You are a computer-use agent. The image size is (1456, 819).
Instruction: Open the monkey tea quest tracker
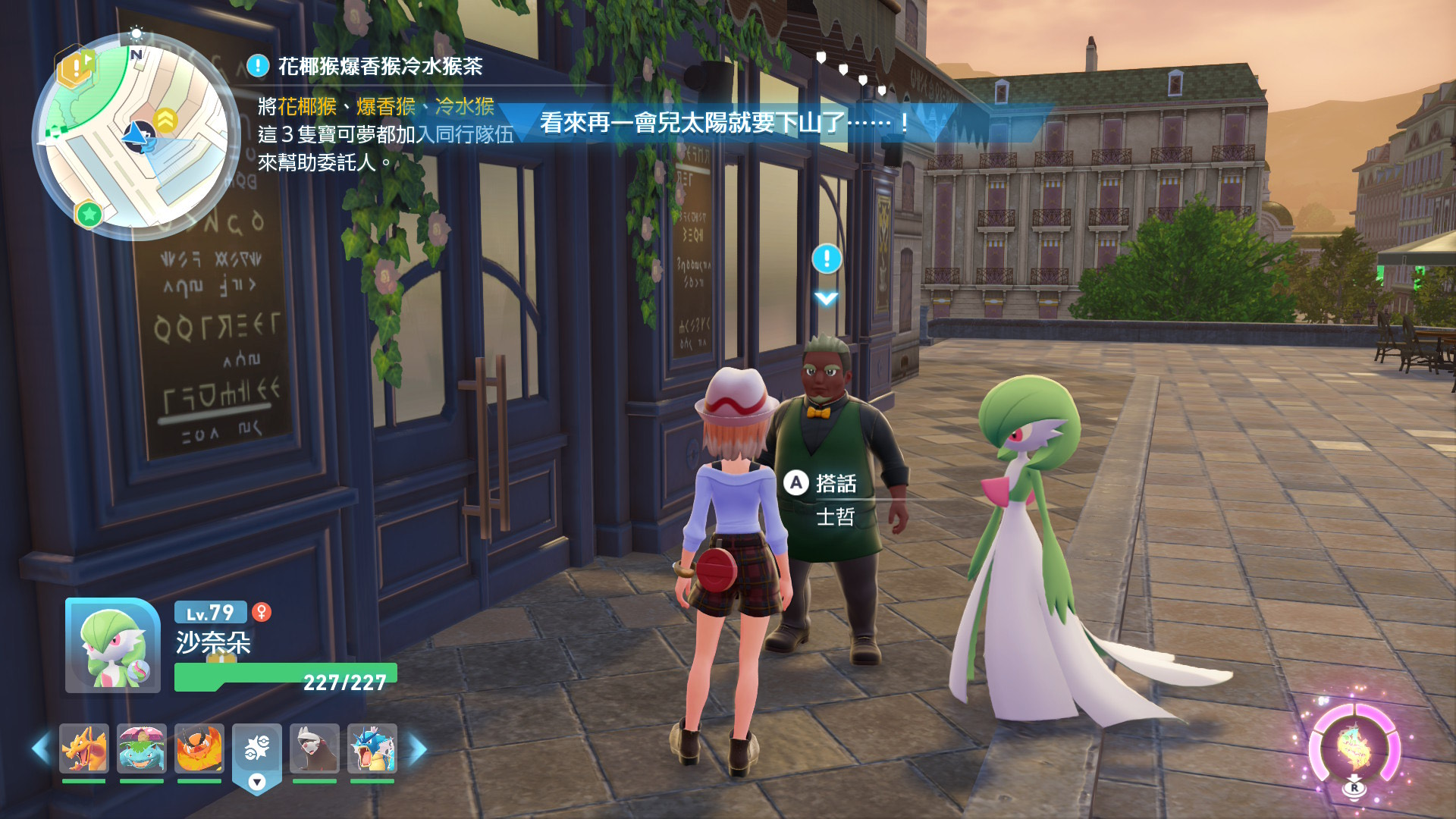(x=379, y=67)
